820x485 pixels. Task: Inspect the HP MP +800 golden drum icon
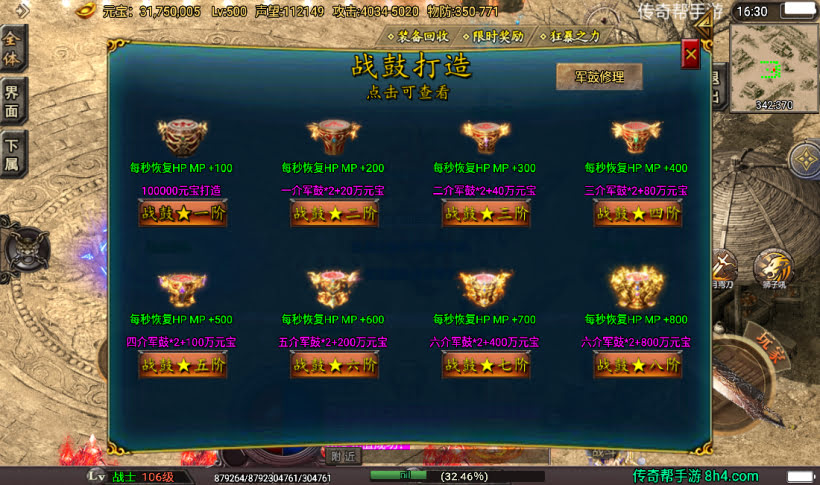click(636, 289)
